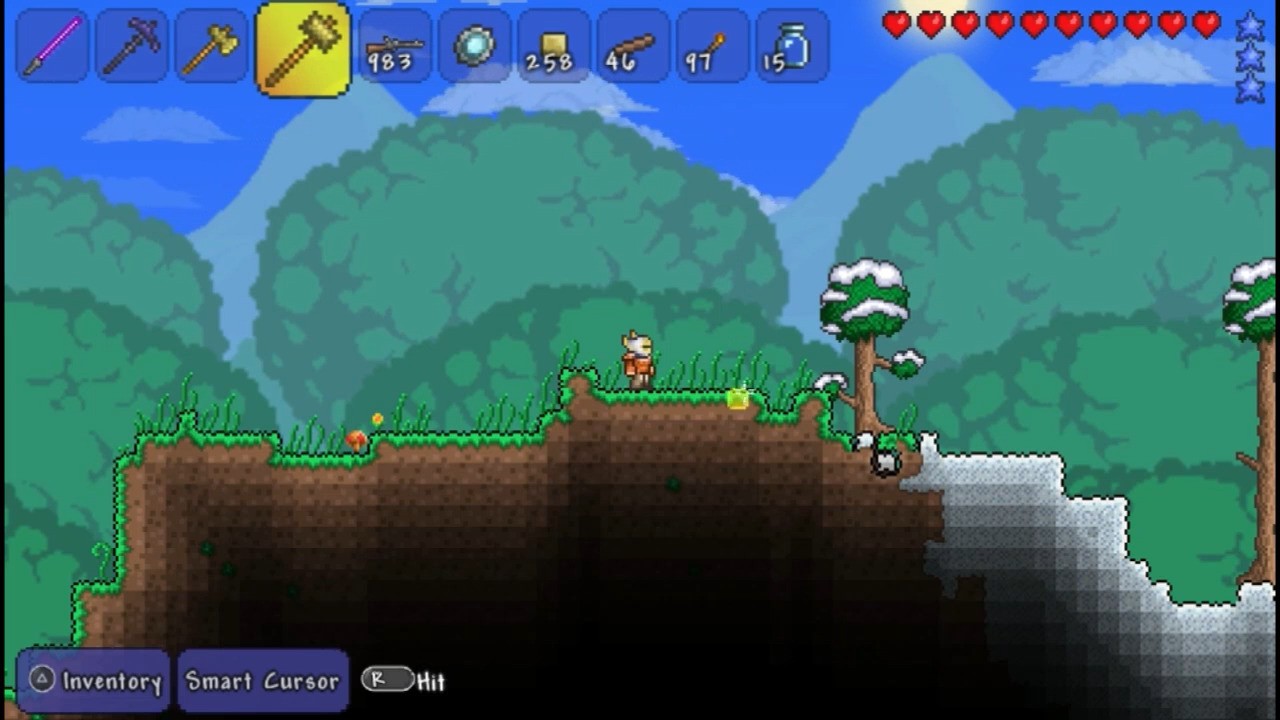
Task: Select the wood stack of 46
Action: (x=631, y=46)
